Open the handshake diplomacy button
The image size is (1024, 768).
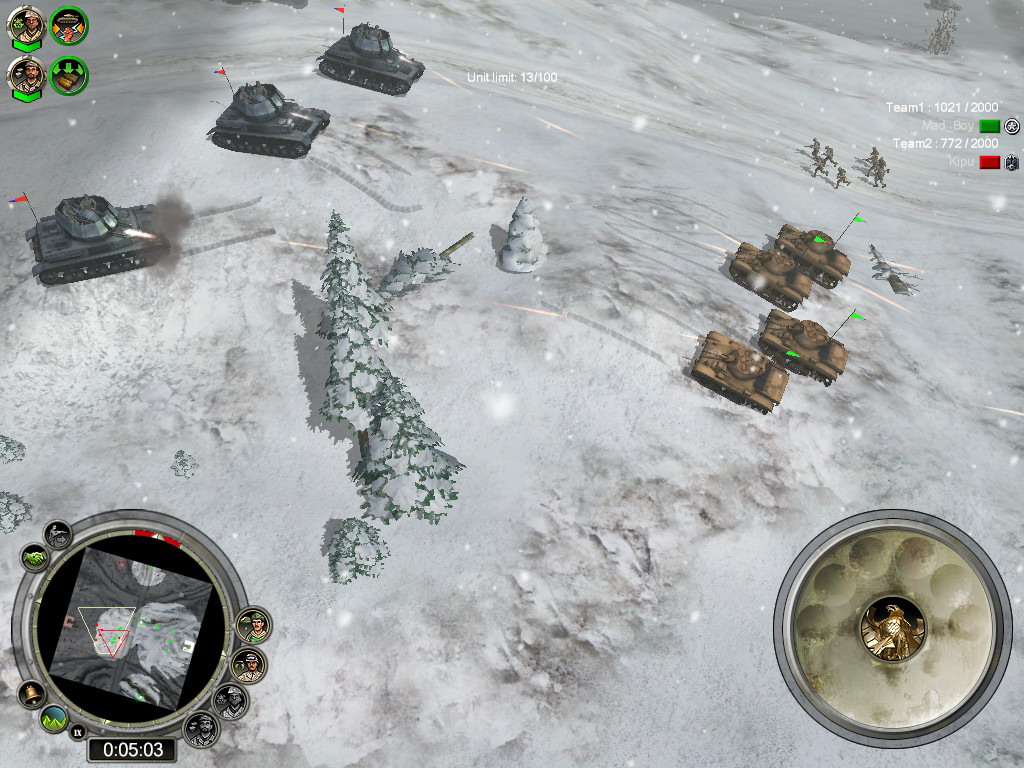[34, 558]
